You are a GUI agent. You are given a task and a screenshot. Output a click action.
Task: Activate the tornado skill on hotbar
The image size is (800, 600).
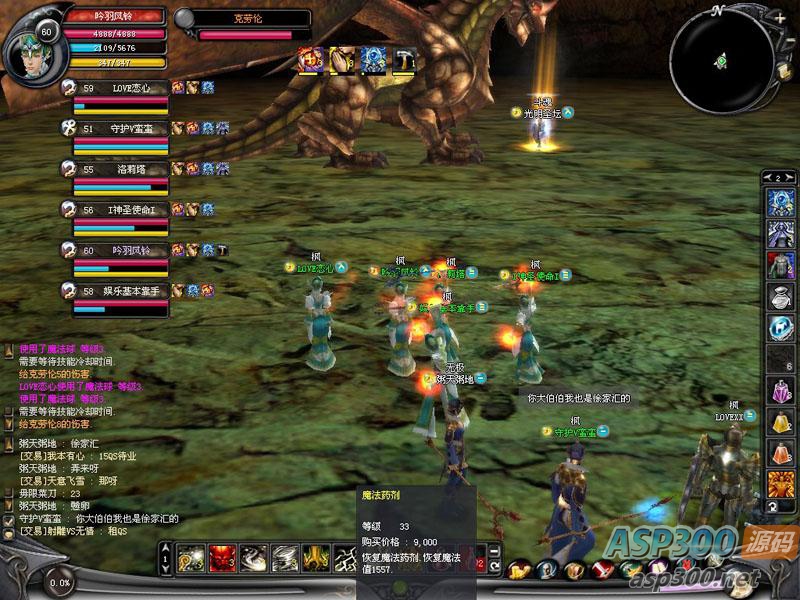[285, 557]
